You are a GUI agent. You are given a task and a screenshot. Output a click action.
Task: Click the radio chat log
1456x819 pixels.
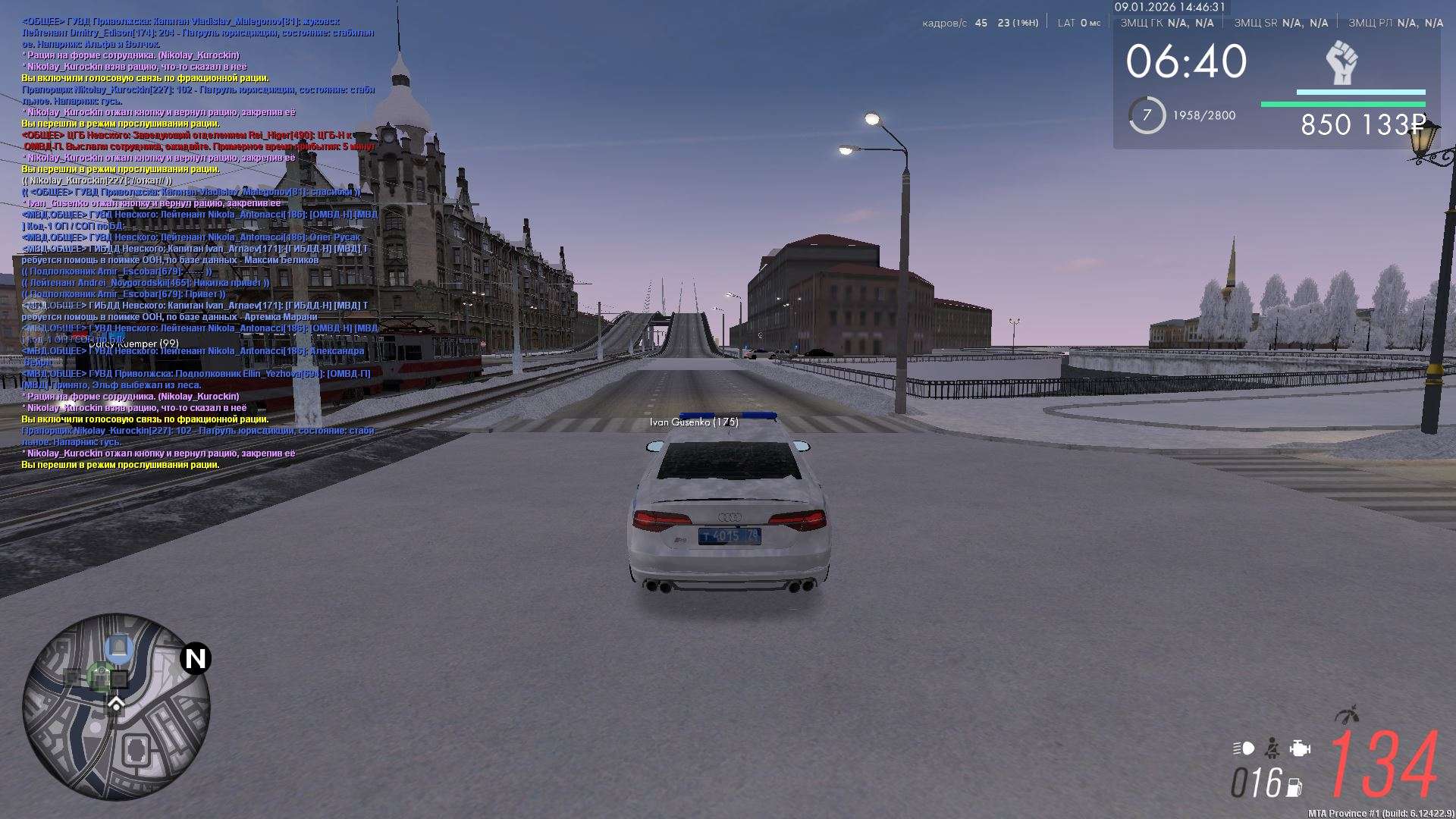coord(199,243)
